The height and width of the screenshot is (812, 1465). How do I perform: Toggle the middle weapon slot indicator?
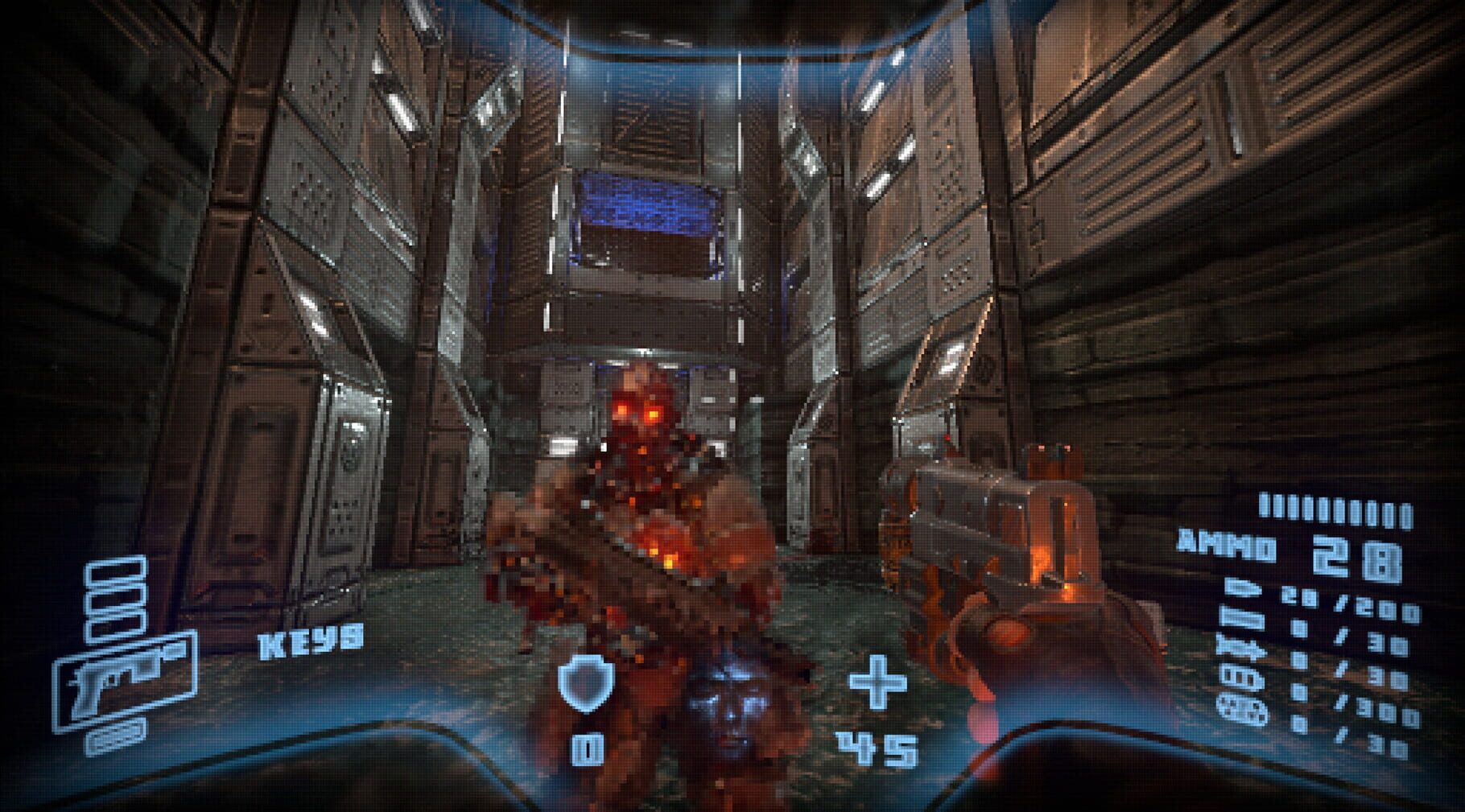pyautogui.click(x=116, y=599)
